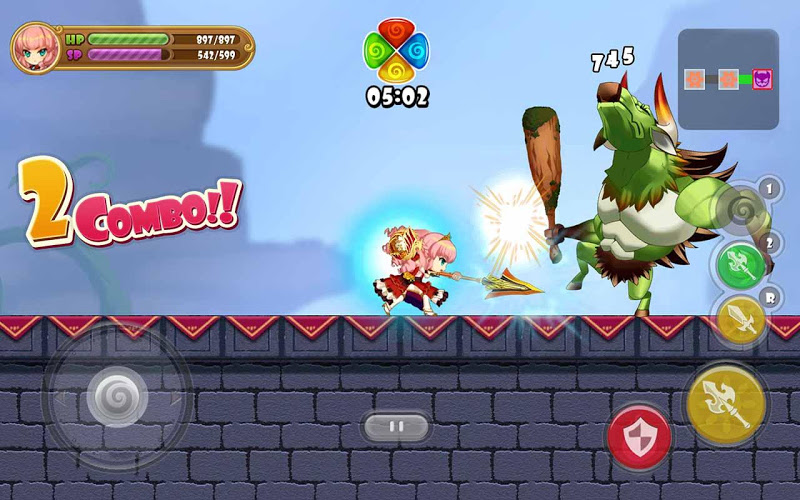Open the stage minimap panel
The image size is (800, 500).
[x=728, y=79]
